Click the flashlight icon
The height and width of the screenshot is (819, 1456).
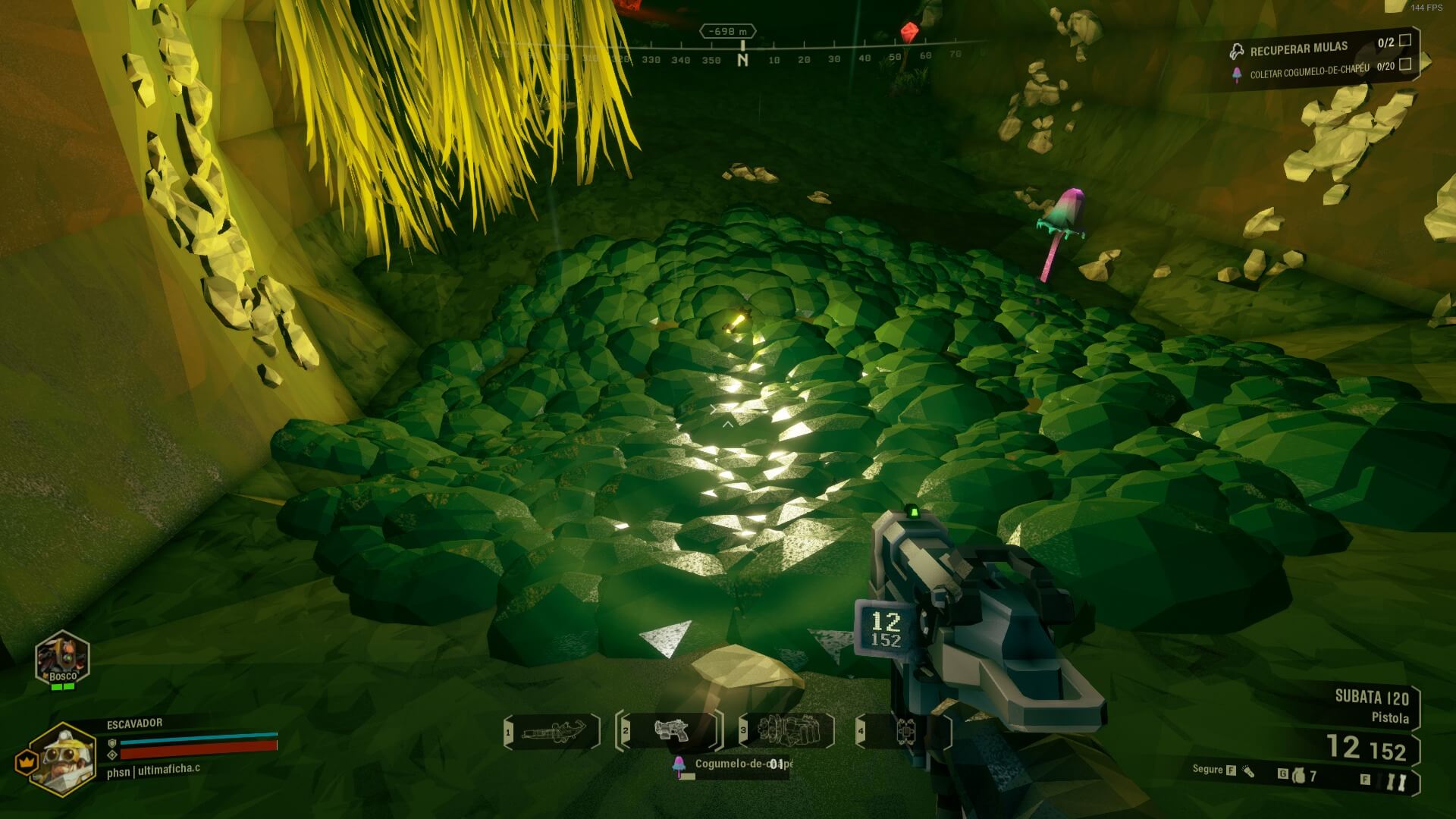[1248, 771]
